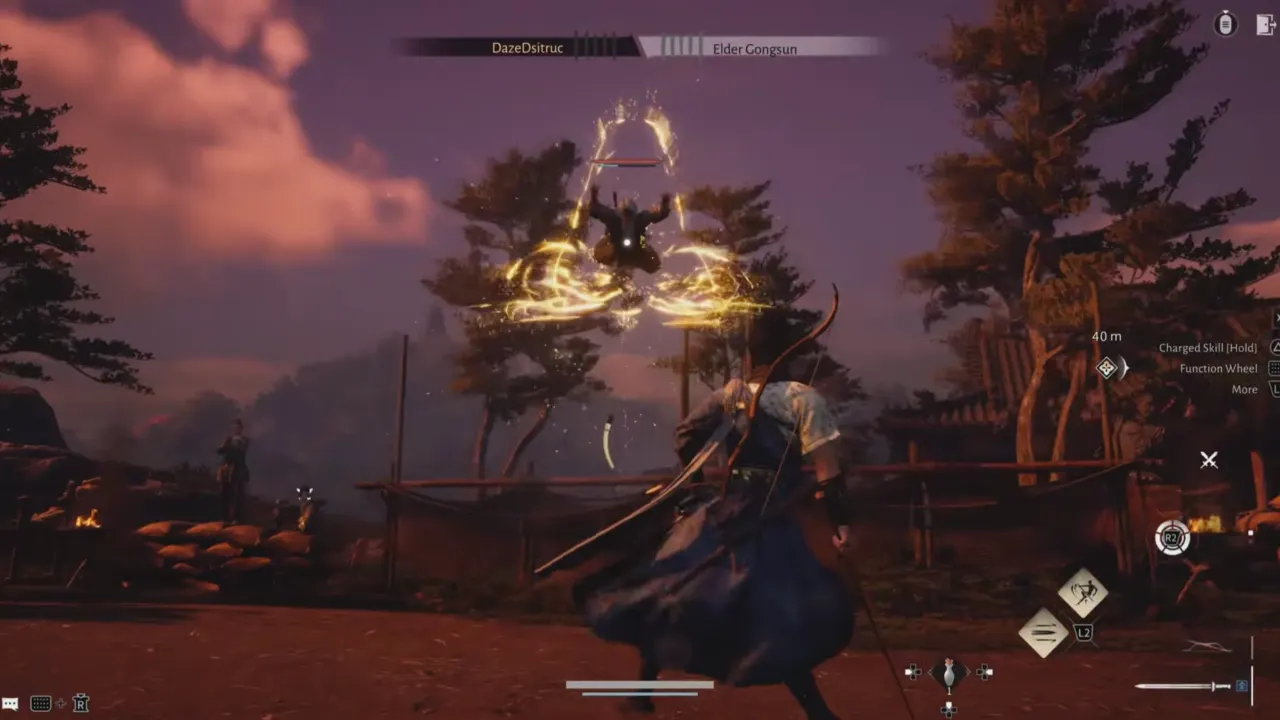Image resolution: width=1280 pixels, height=720 pixels.
Task: Open the chat bubble icon
Action: 10,703
